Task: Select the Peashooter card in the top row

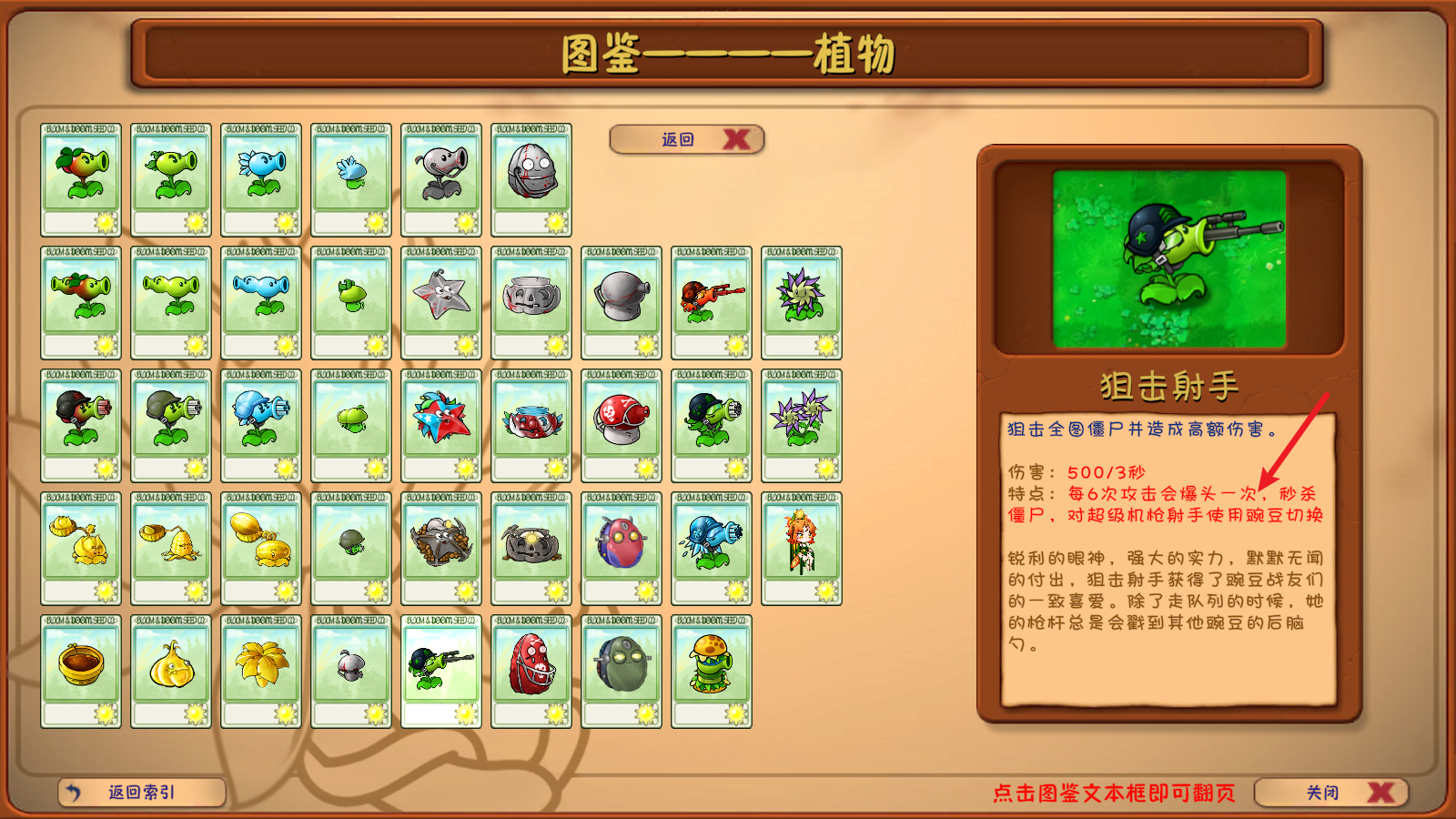Action: click(170, 177)
